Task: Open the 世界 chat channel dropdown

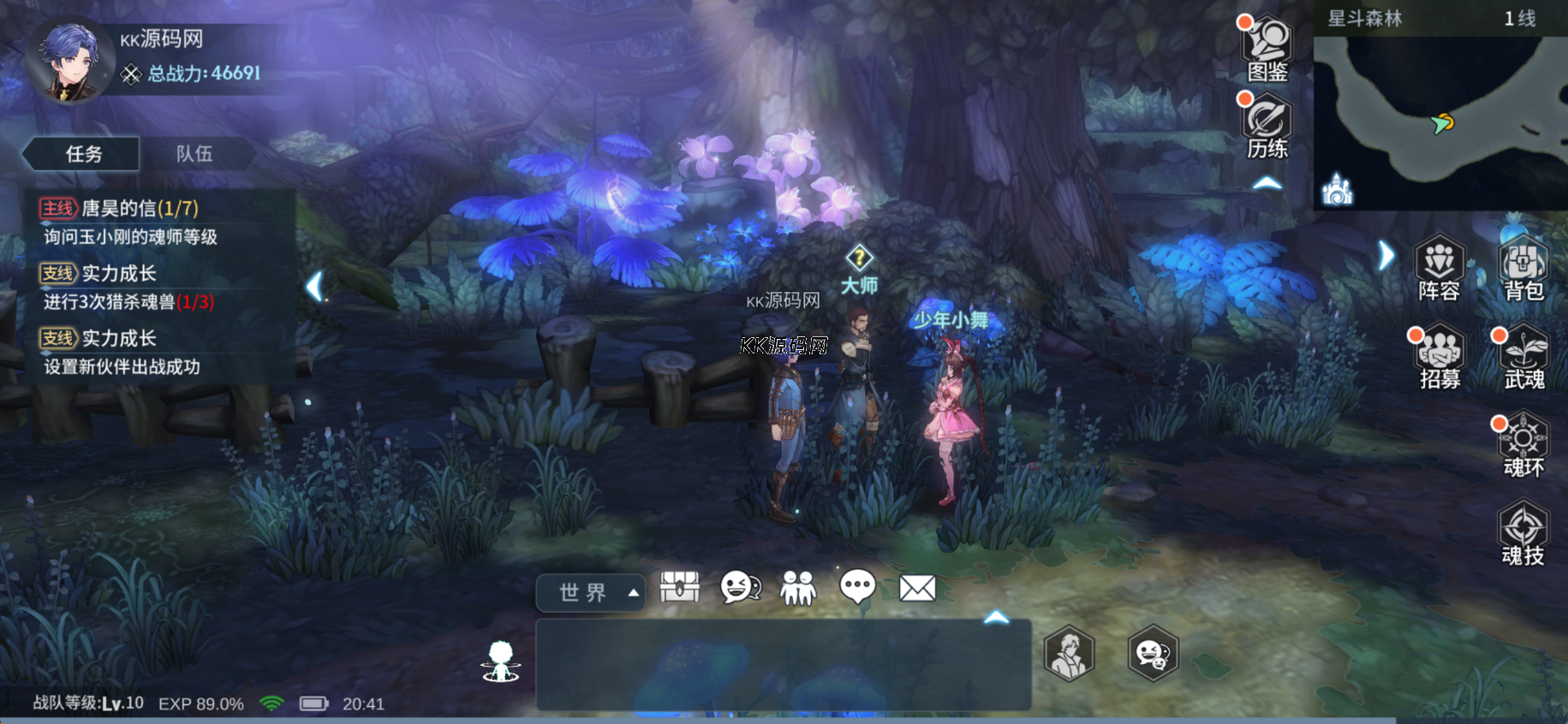Action: click(x=590, y=592)
